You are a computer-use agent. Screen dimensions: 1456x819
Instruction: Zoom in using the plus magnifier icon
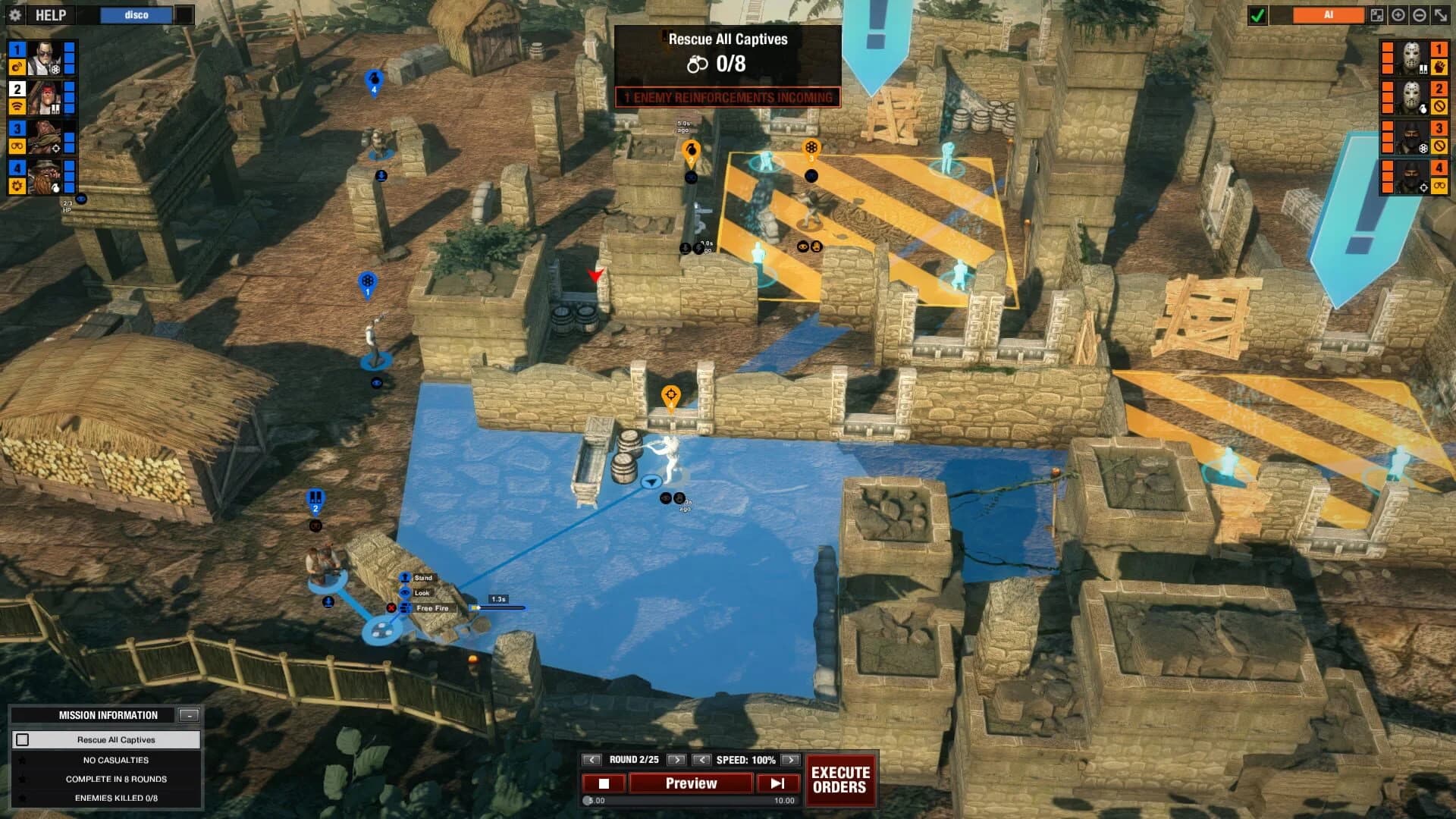coord(1398,14)
